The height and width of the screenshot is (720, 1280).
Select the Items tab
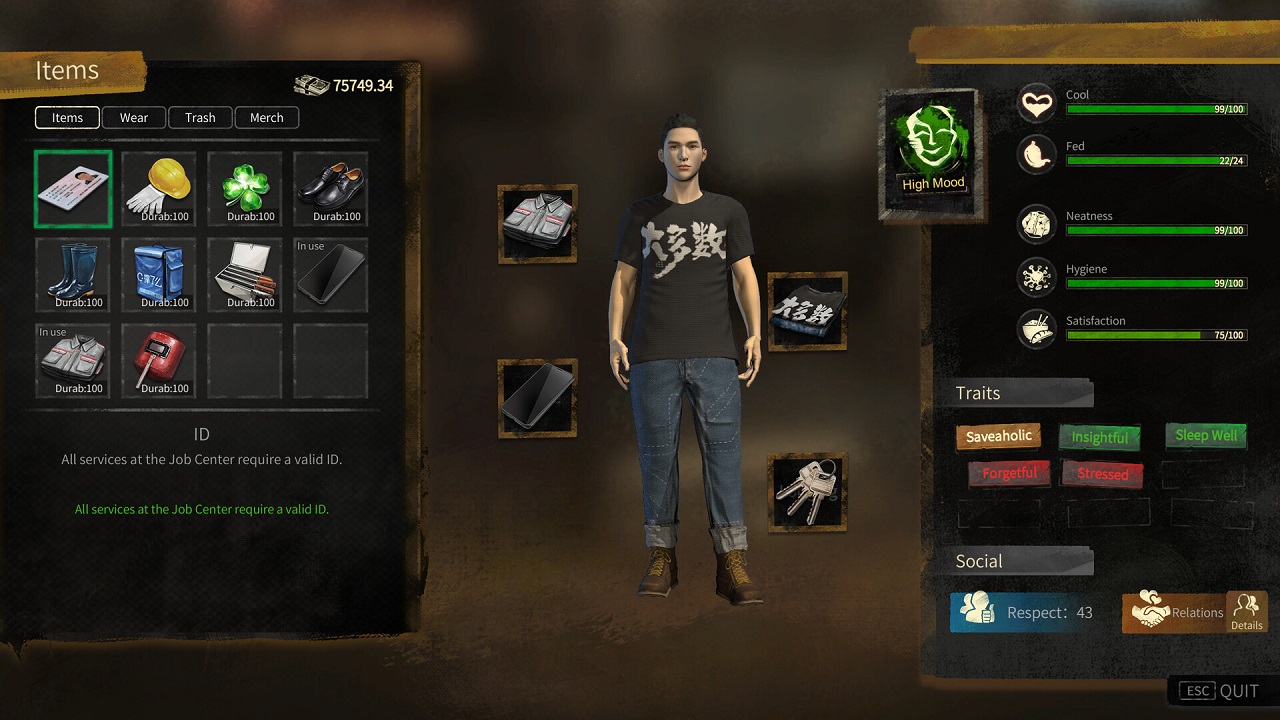click(67, 118)
